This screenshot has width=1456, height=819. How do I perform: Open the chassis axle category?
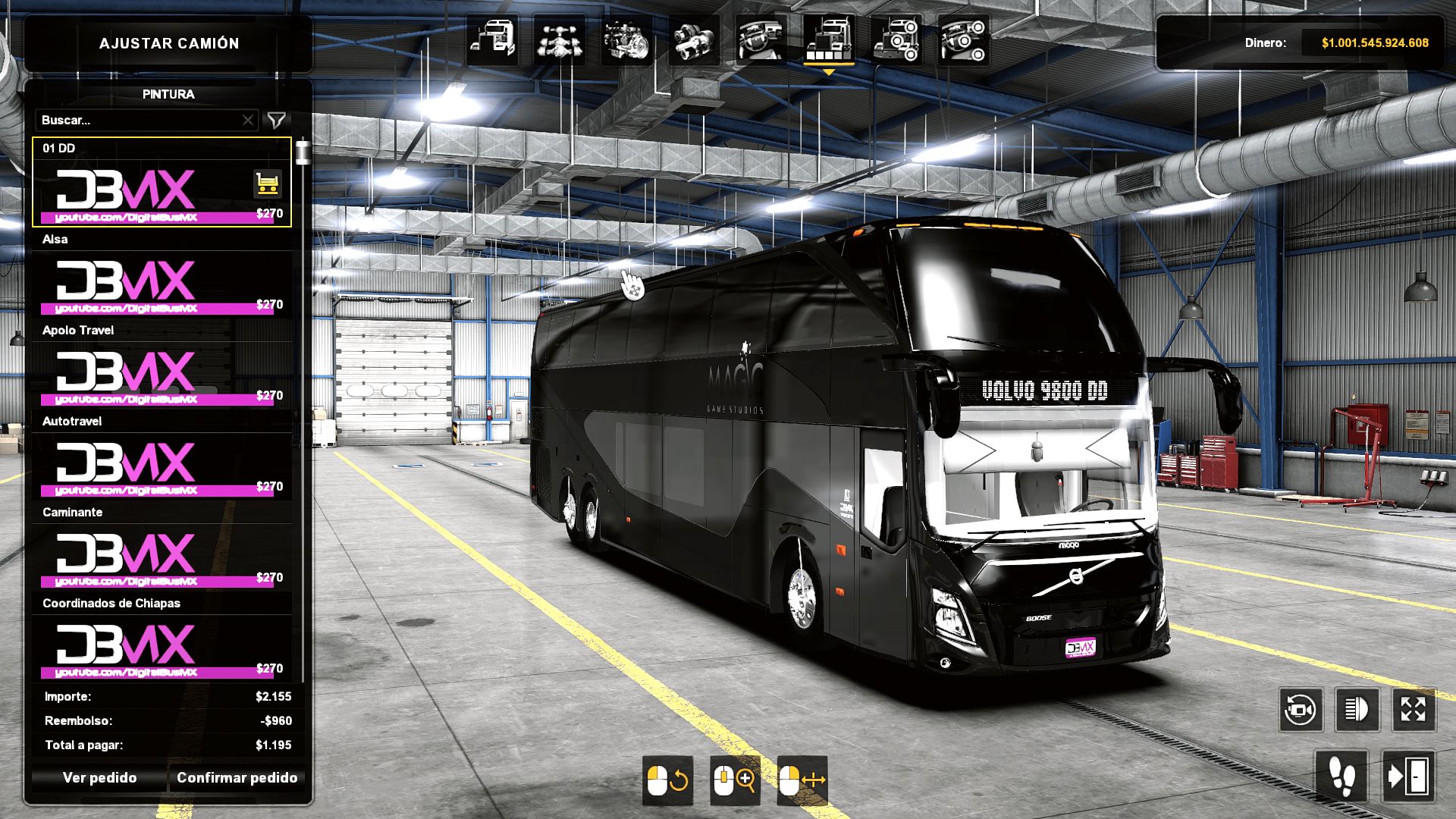(x=560, y=39)
